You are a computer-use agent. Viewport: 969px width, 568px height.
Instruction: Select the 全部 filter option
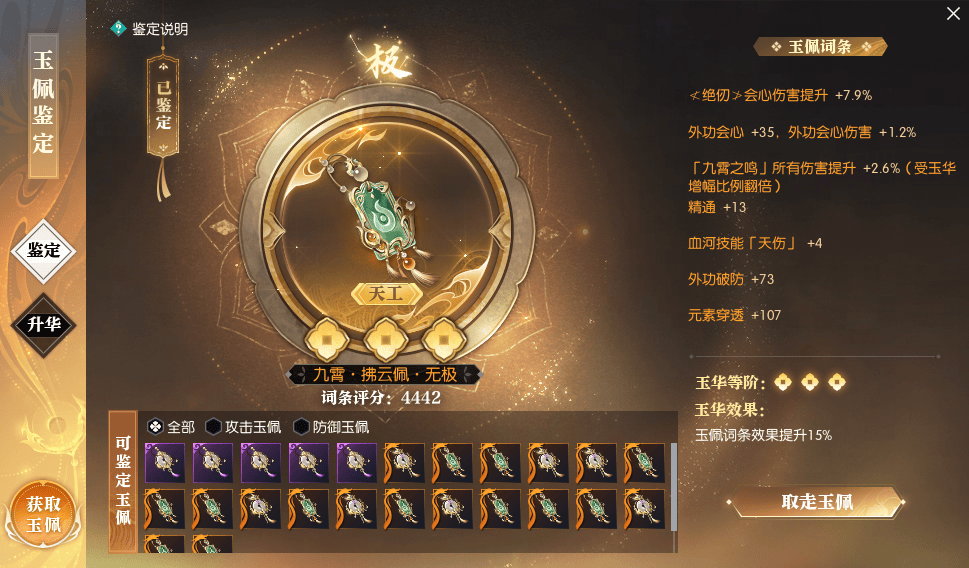click(x=171, y=426)
